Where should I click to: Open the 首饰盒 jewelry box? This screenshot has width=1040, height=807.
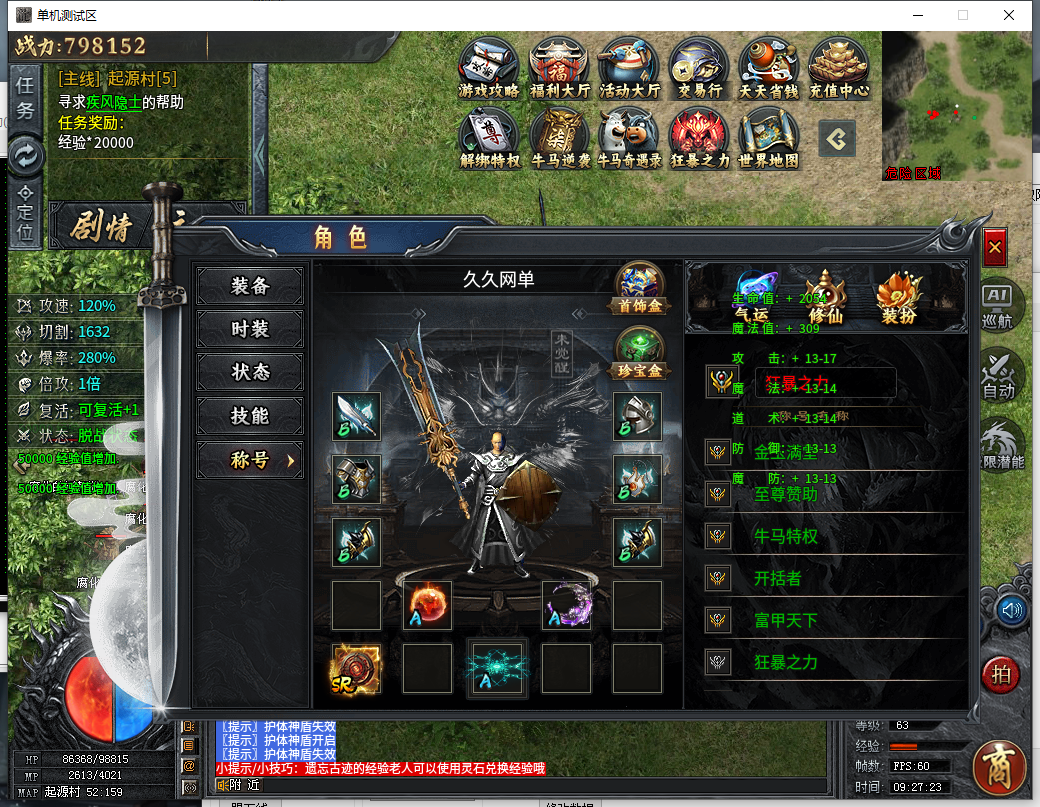pos(640,288)
